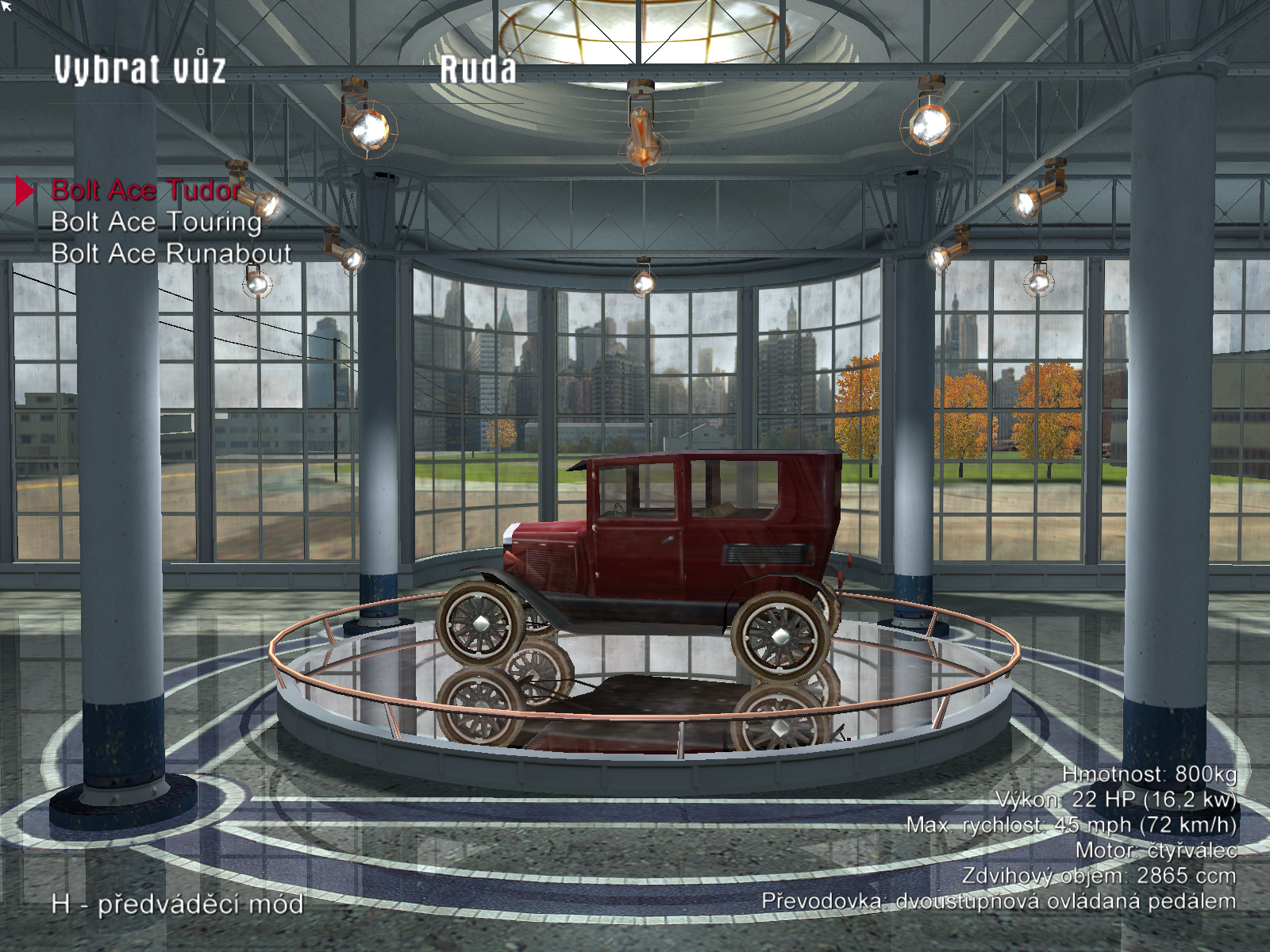Select the Bolt Ace Tudor car

point(146,190)
